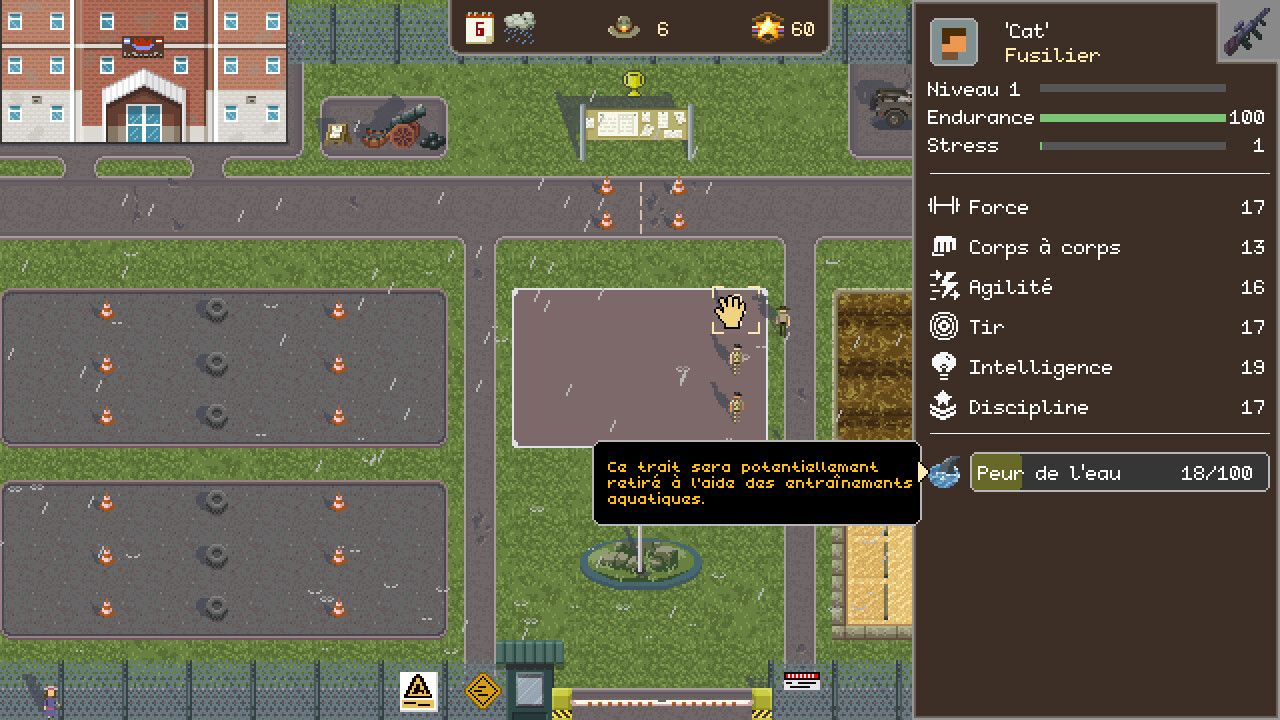Click the rainy weather icon
Viewport: 1280px width, 720px height.
coord(519,28)
